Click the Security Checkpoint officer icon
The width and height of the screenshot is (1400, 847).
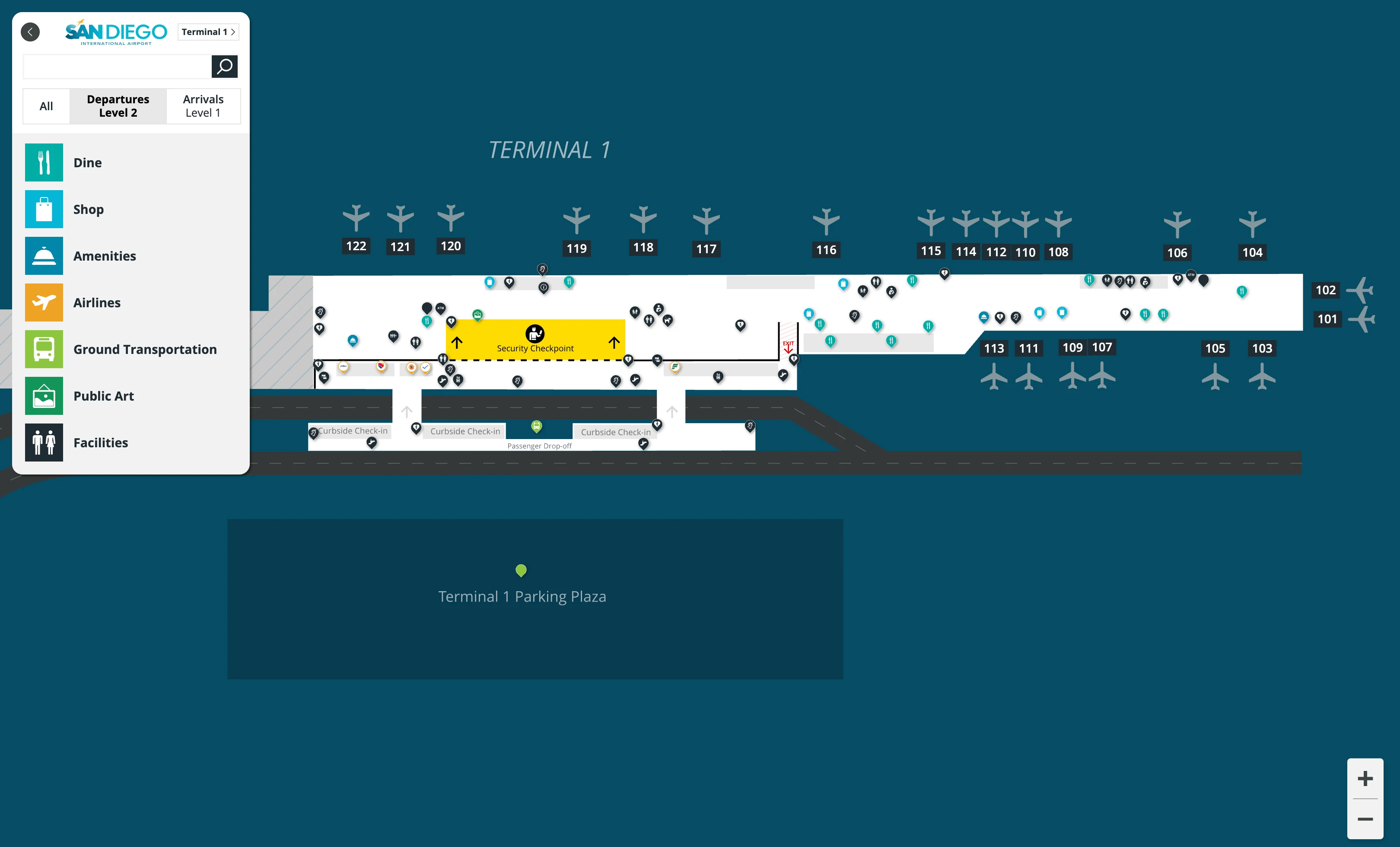pos(535,334)
